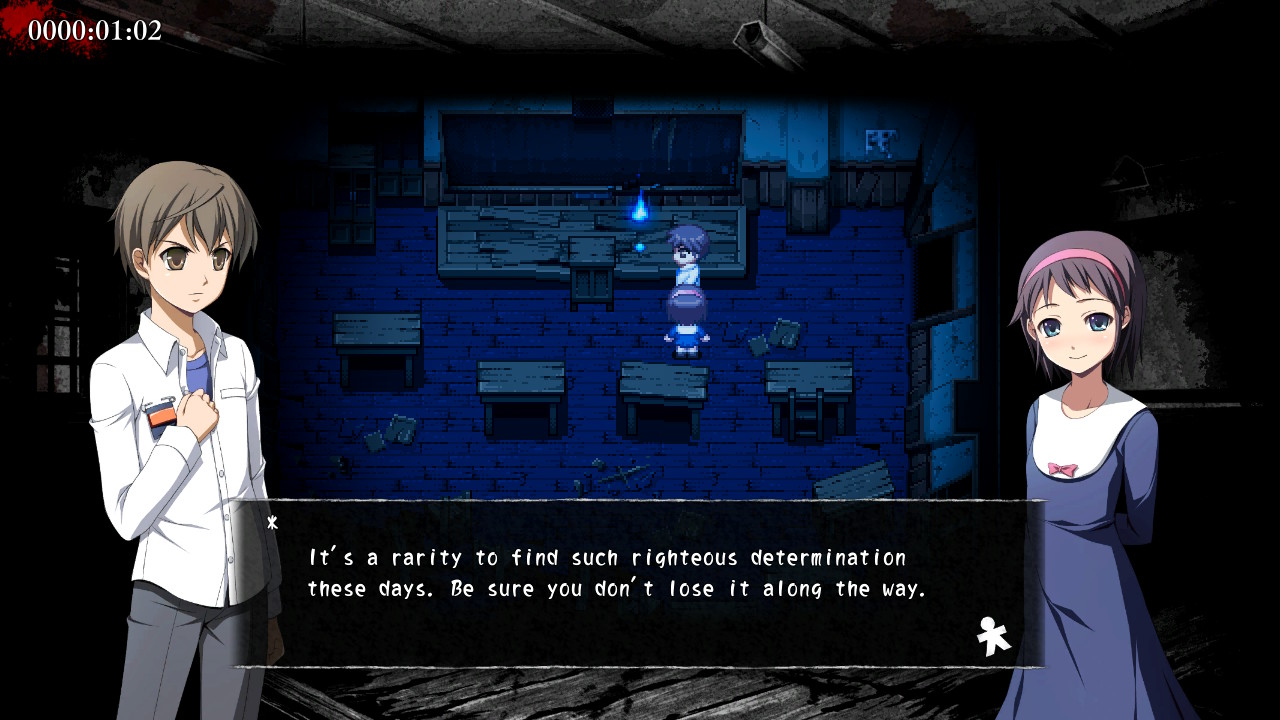Click the paper doll continue icon
1280x720 pixels.
click(993, 636)
